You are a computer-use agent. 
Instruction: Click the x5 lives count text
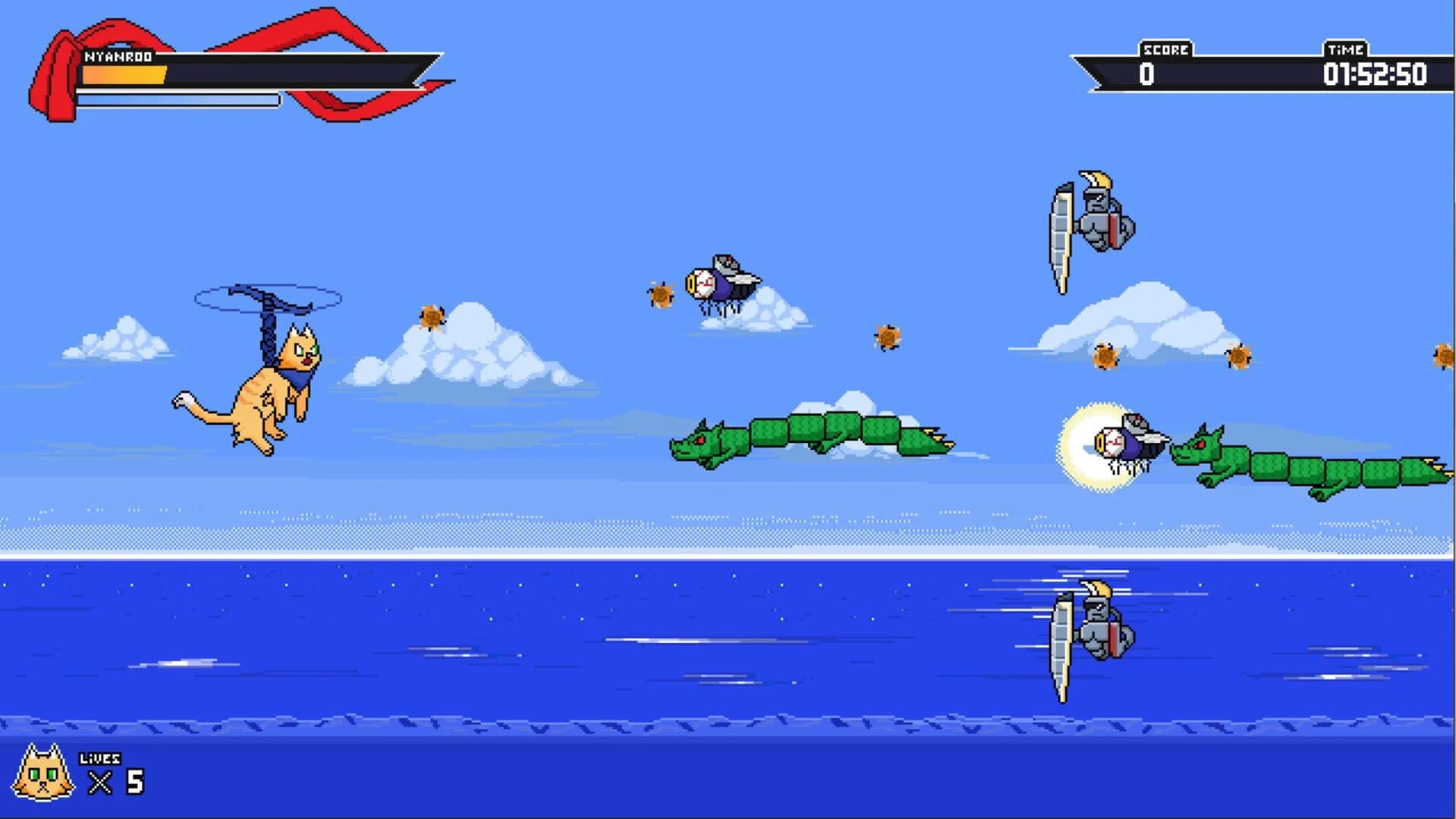[x=118, y=781]
